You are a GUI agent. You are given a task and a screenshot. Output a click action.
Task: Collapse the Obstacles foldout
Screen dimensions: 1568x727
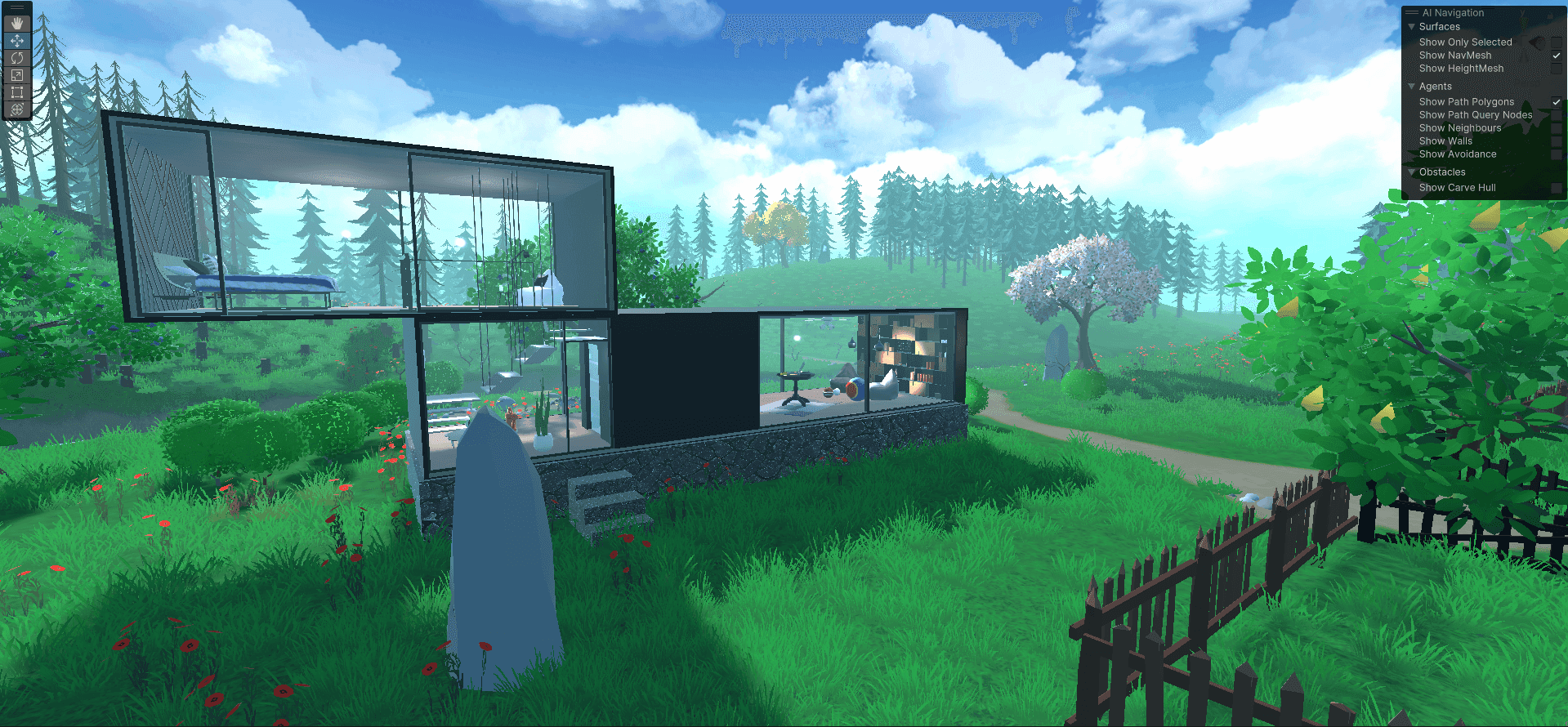tap(1412, 172)
